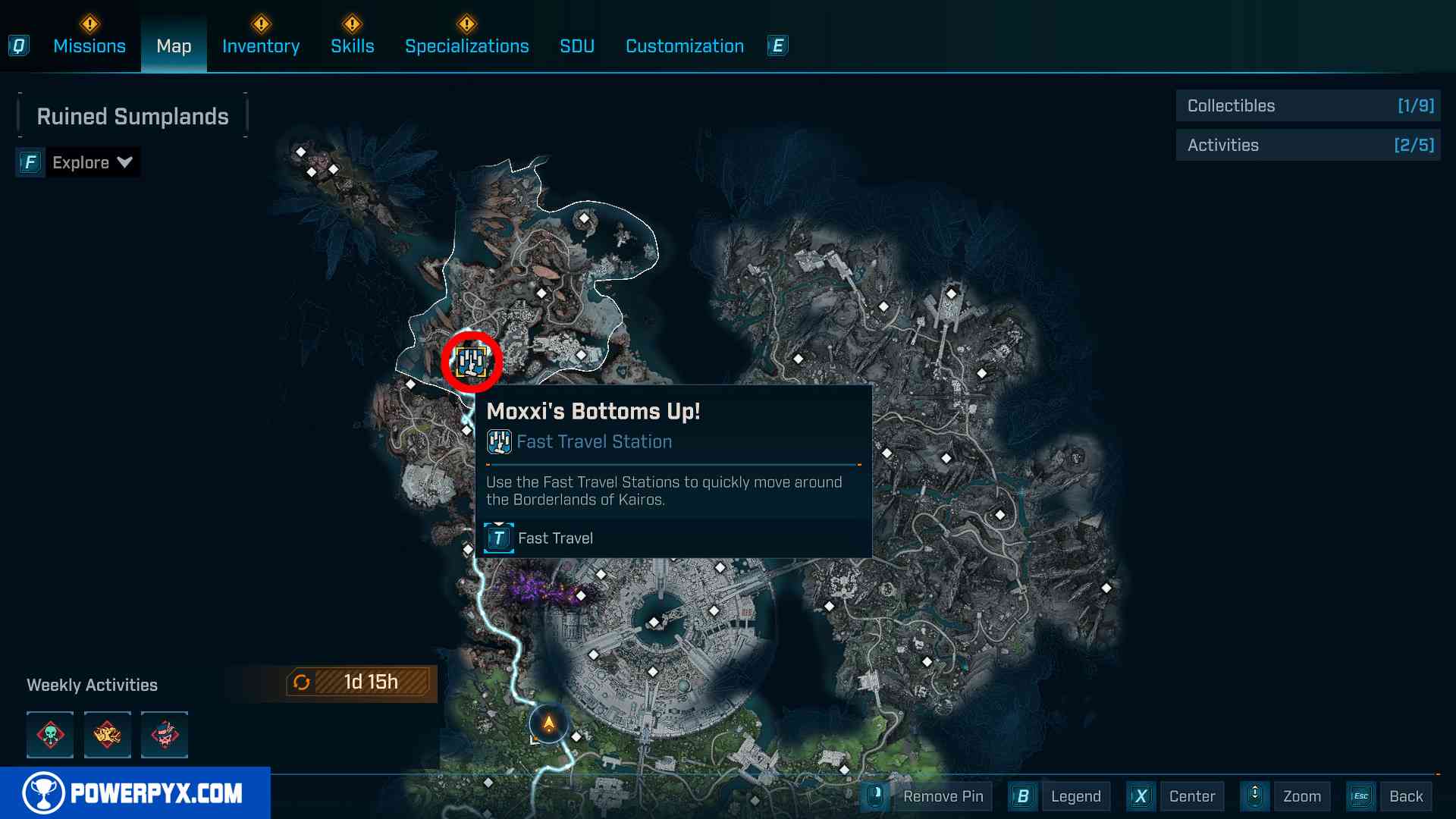This screenshot has height=819, width=1456.
Task: Show the Activities list
Action: pos(1307,146)
